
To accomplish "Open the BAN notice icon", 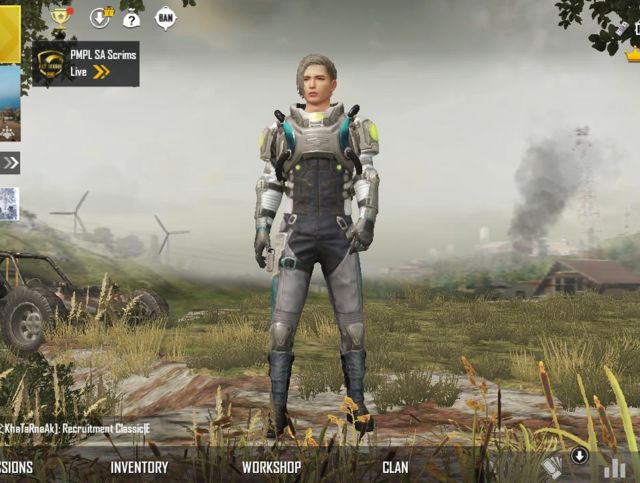I will [x=165, y=17].
